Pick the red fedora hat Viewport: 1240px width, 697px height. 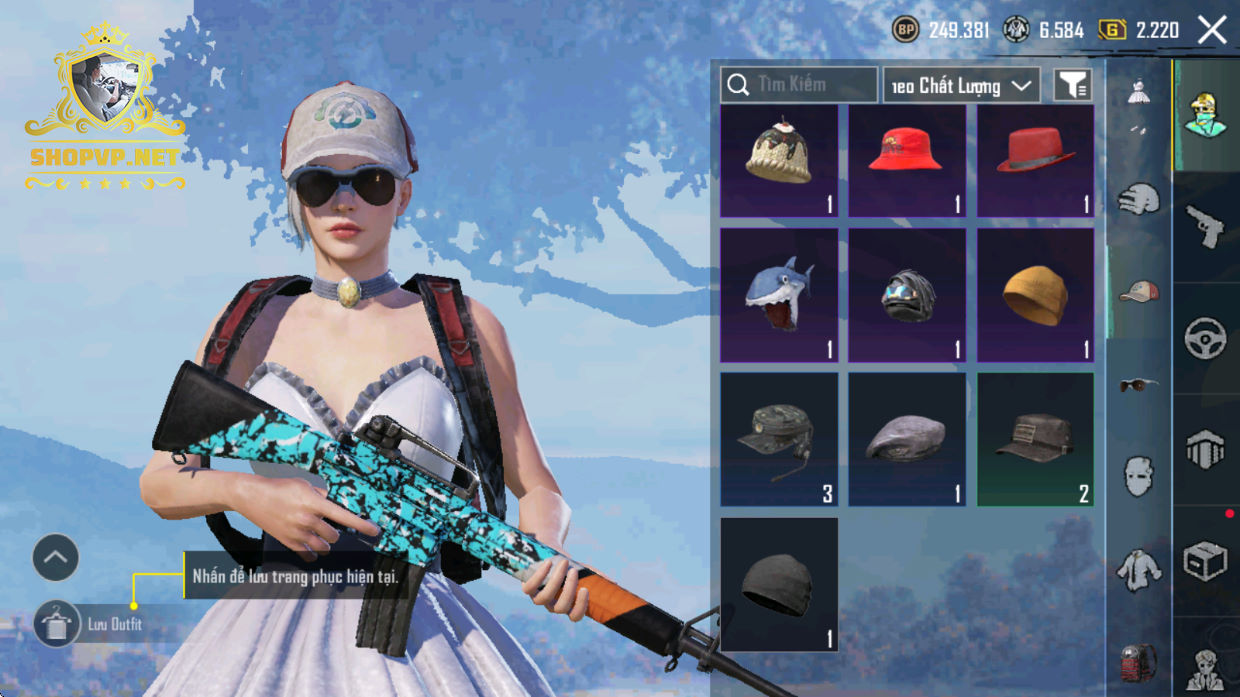point(1035,161)
